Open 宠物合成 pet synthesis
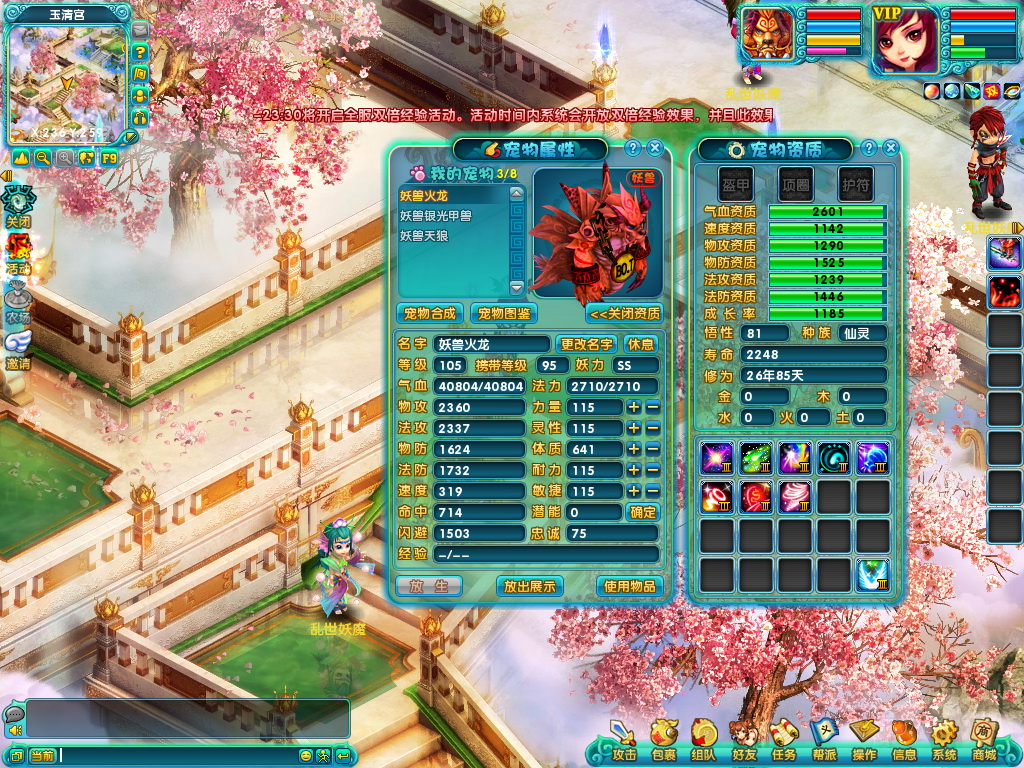Screen dimensions: 1024x768 pos(430,313)
